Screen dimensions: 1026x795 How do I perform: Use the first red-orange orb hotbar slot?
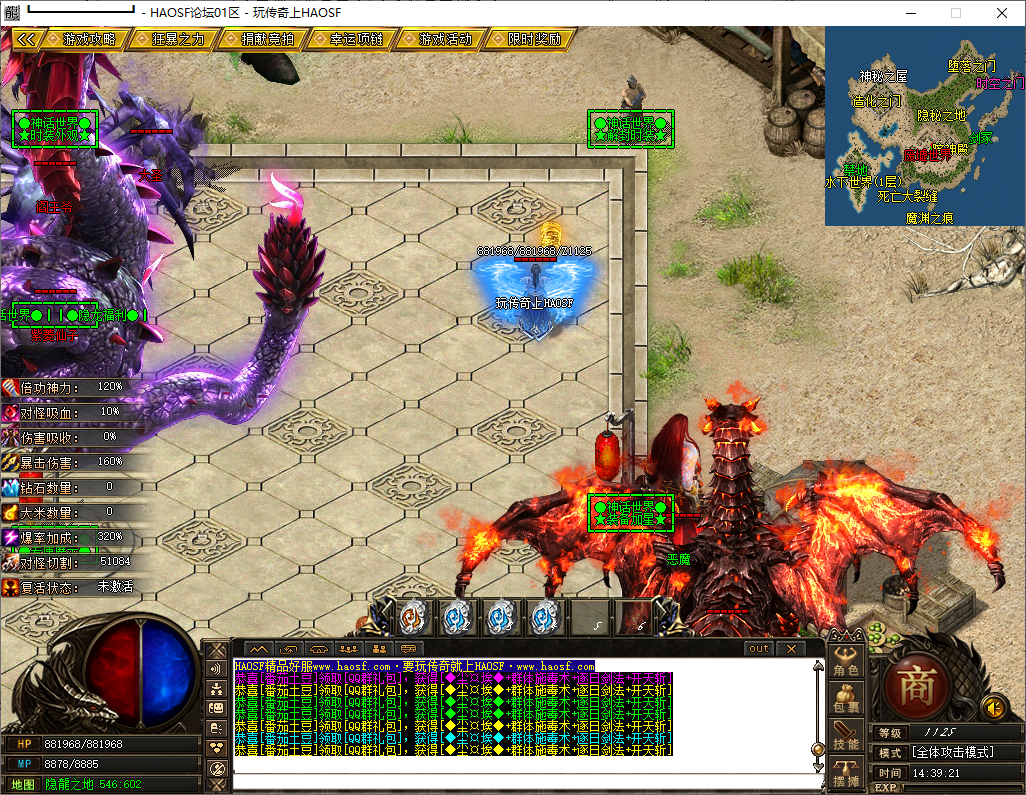(412, 618)
